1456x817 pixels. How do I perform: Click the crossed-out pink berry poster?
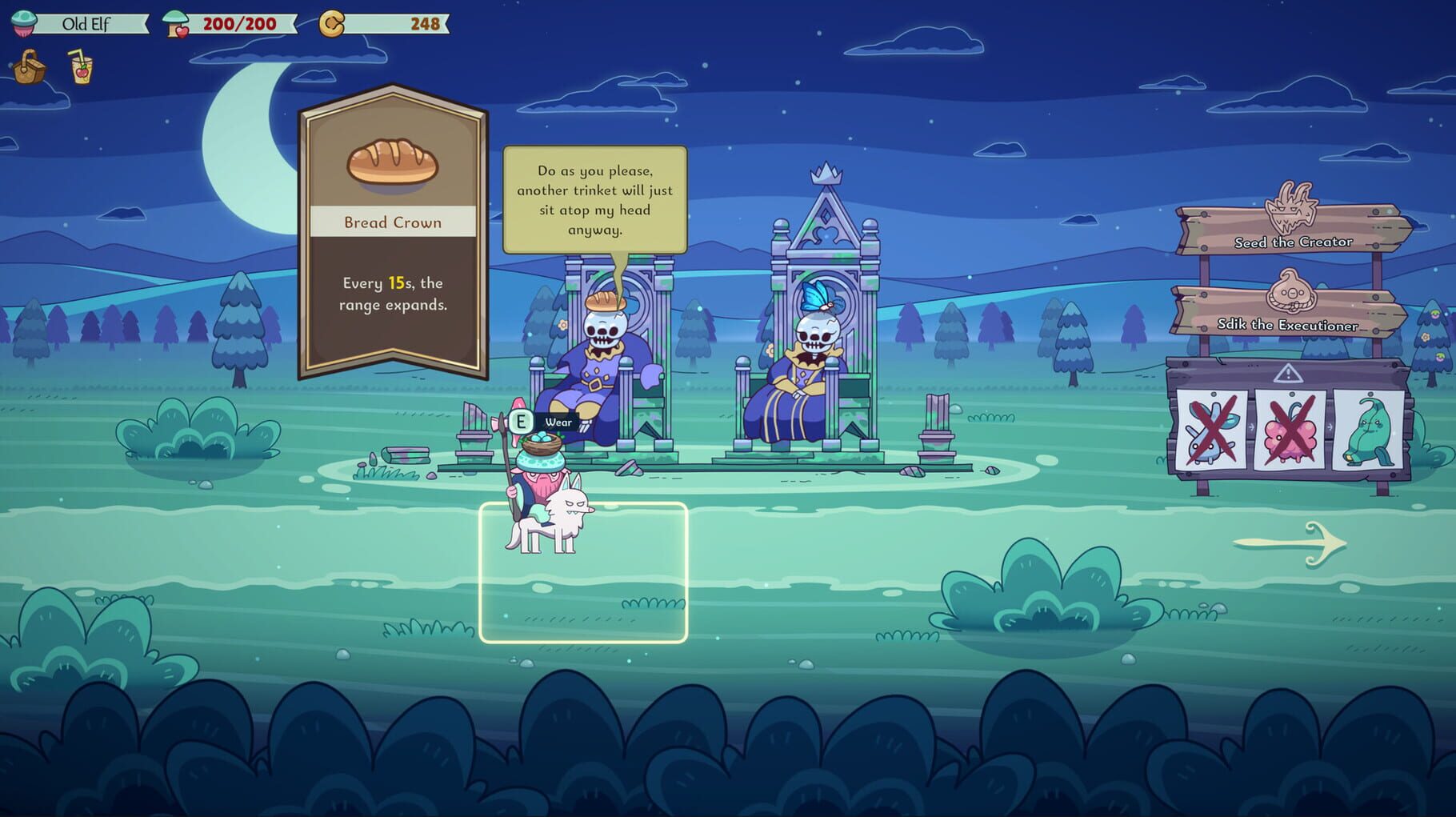coord(1290,432)
